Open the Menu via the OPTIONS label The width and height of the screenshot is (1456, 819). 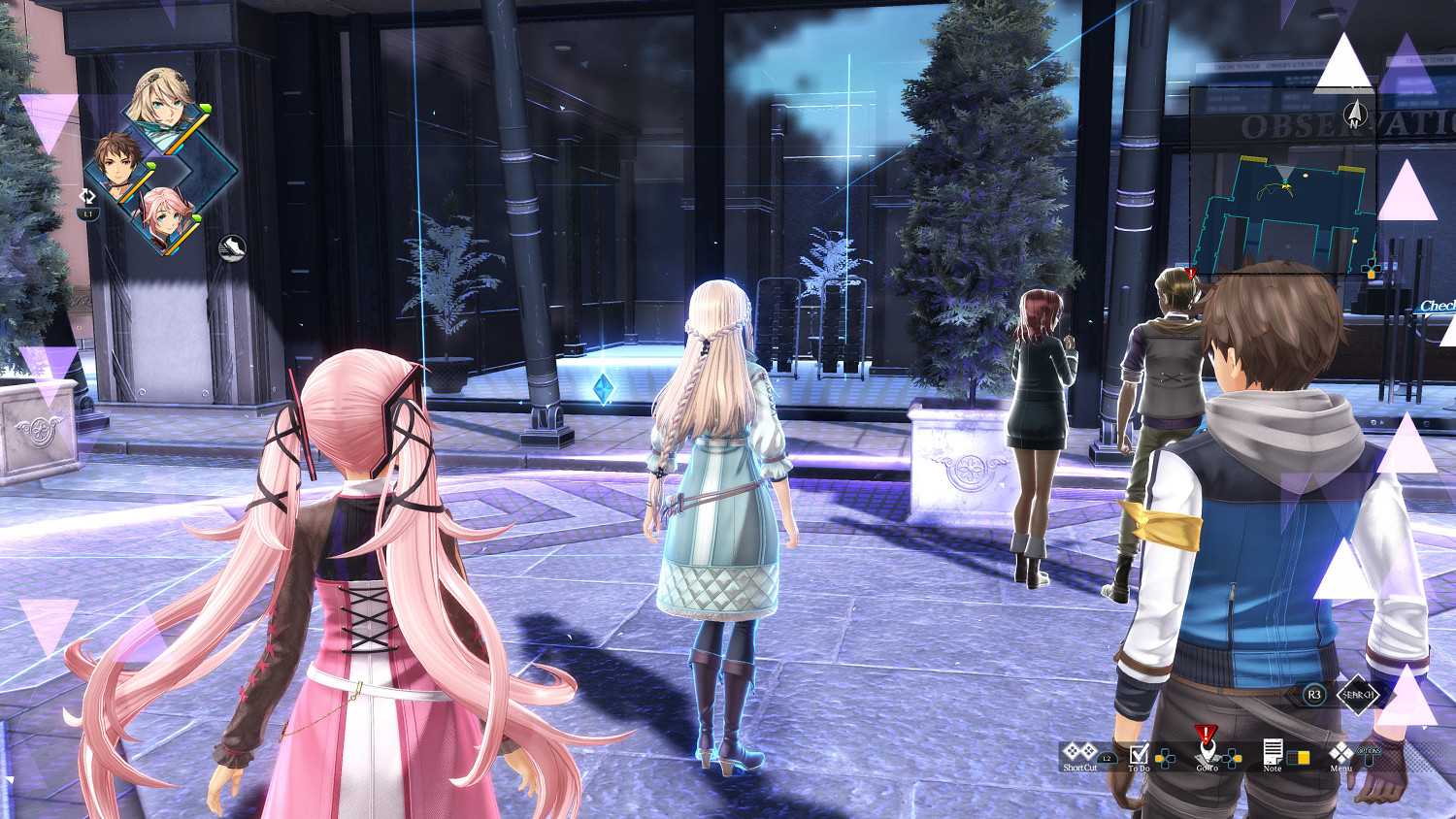click(1368, 749)
